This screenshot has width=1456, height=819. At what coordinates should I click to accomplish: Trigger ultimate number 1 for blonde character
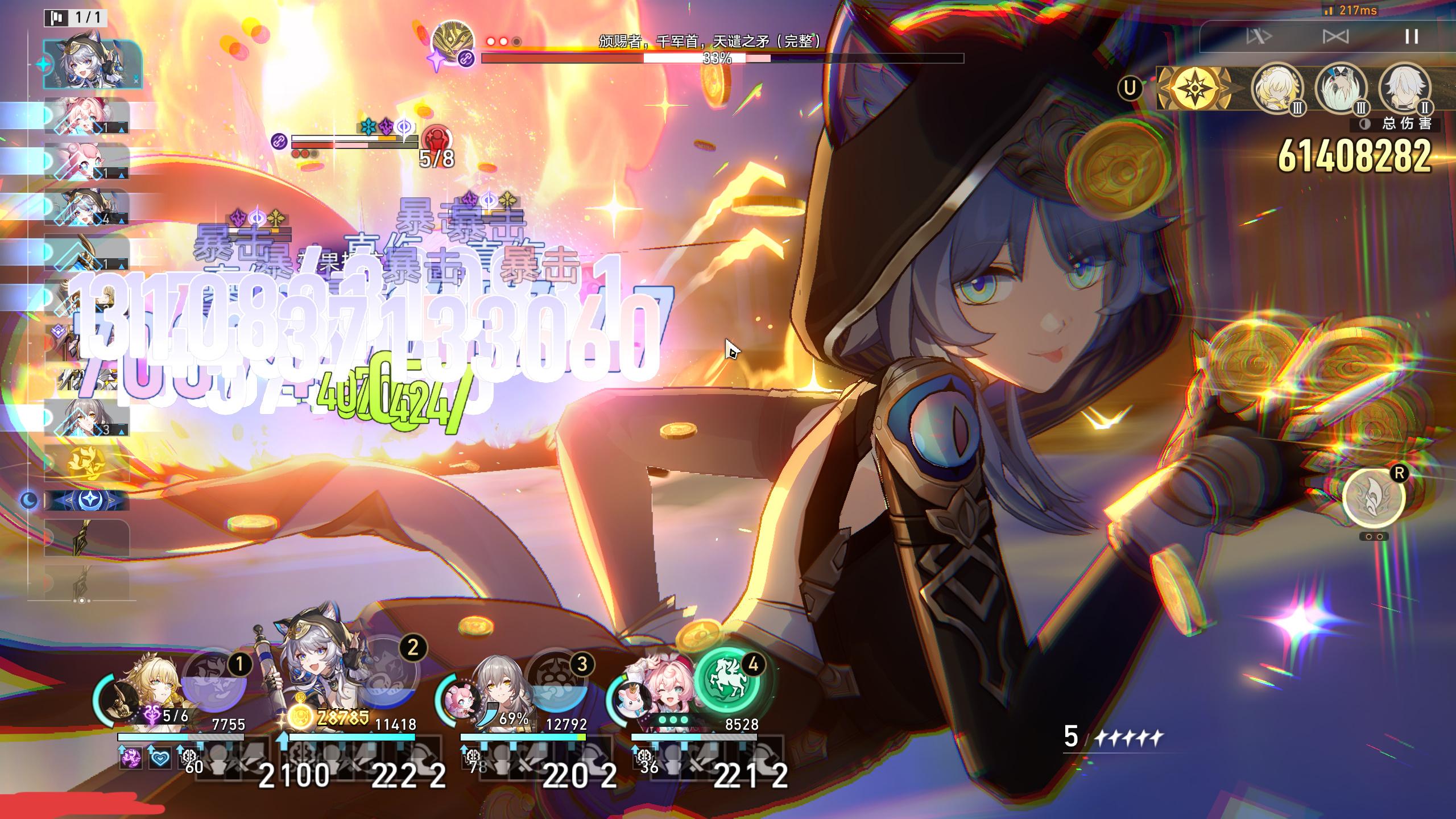pyautogui.click(x=215, y=685)
